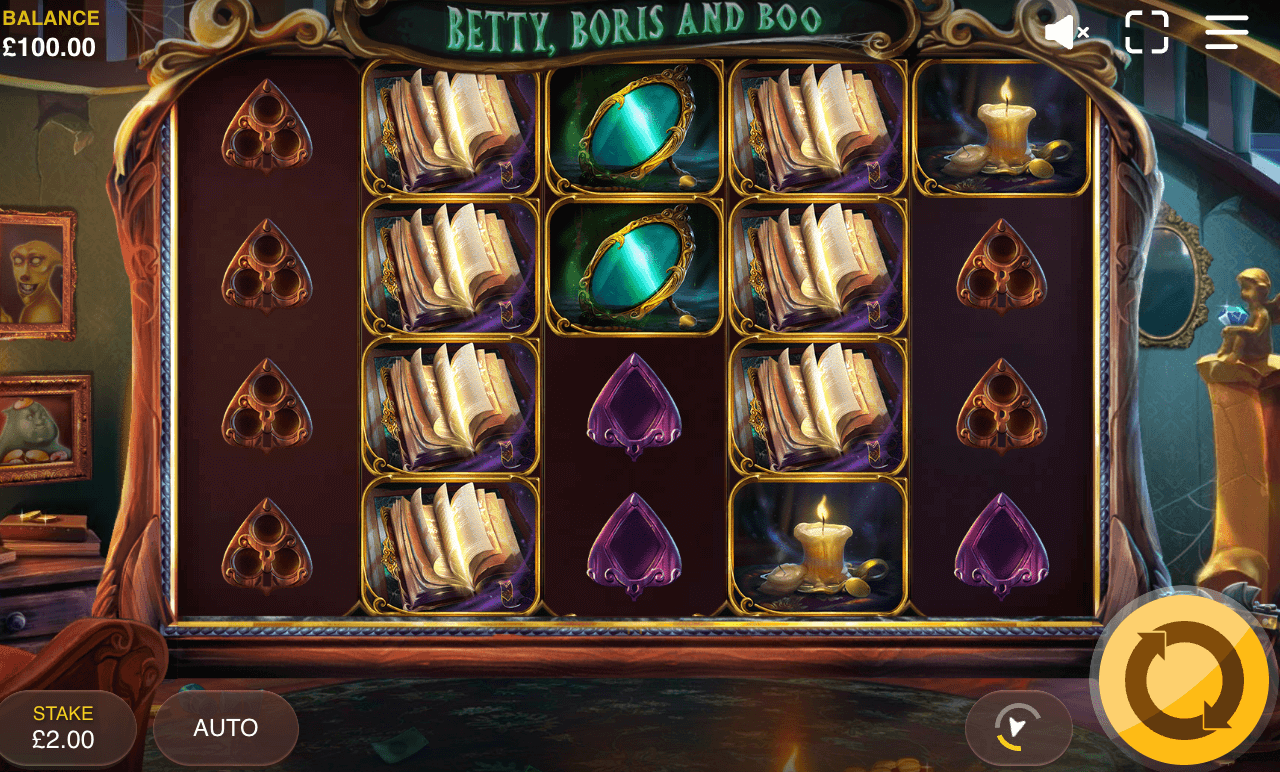Open the hamburger menu

pyautogui.click(x=1227, y=32)
